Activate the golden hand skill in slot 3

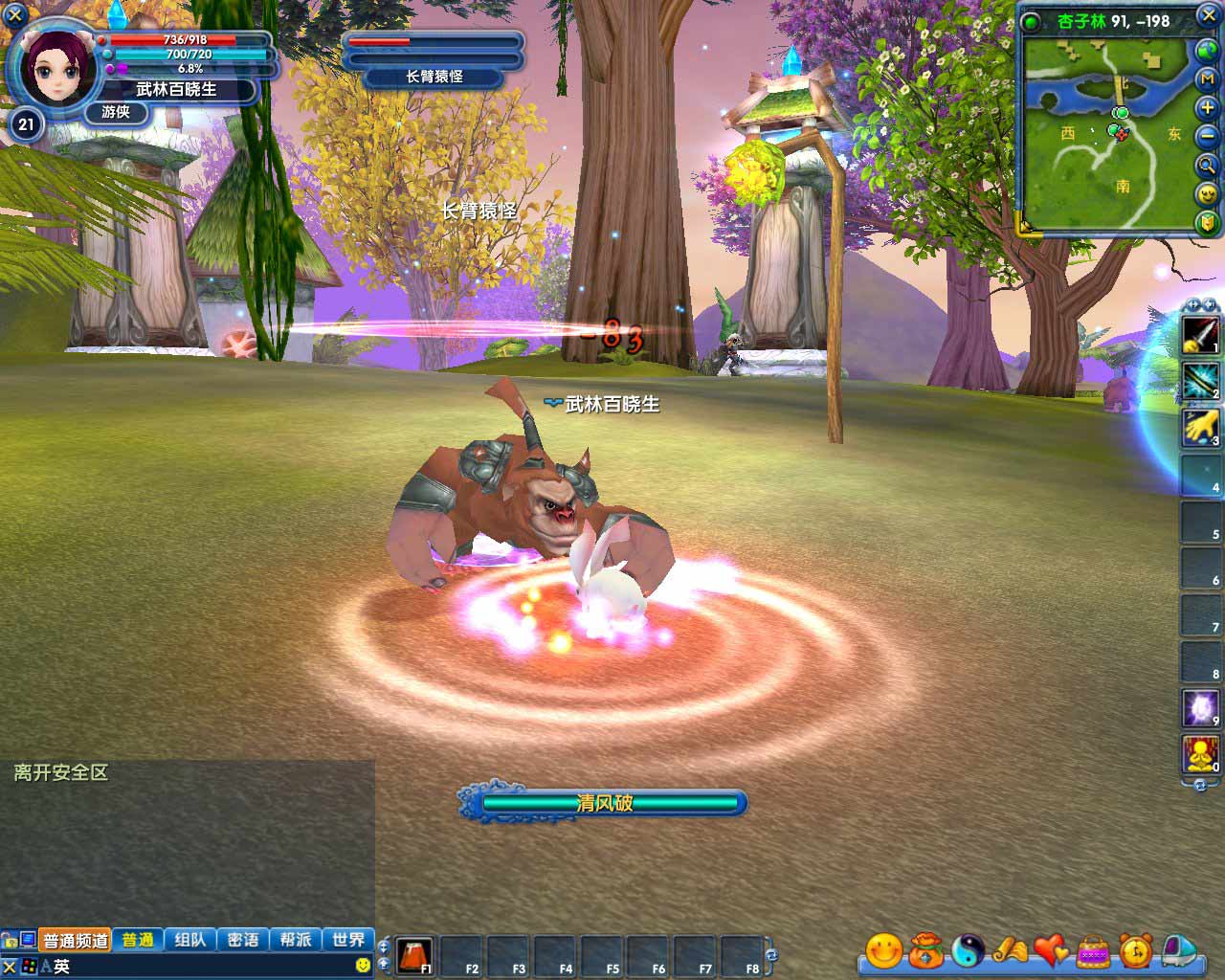click(1200, 427)
